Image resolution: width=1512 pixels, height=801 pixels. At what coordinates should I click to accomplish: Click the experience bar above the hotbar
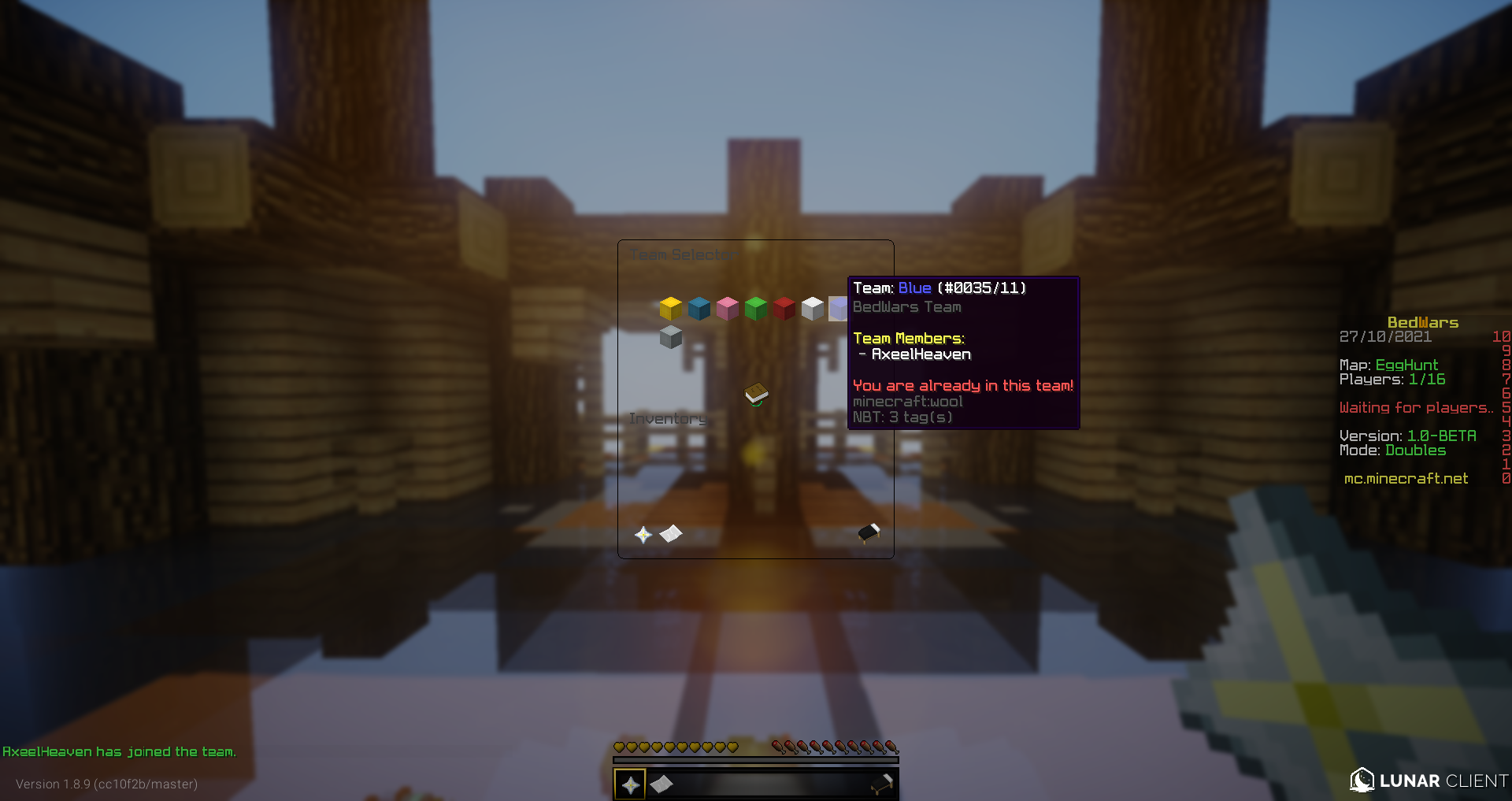click(x=756, y=760)
